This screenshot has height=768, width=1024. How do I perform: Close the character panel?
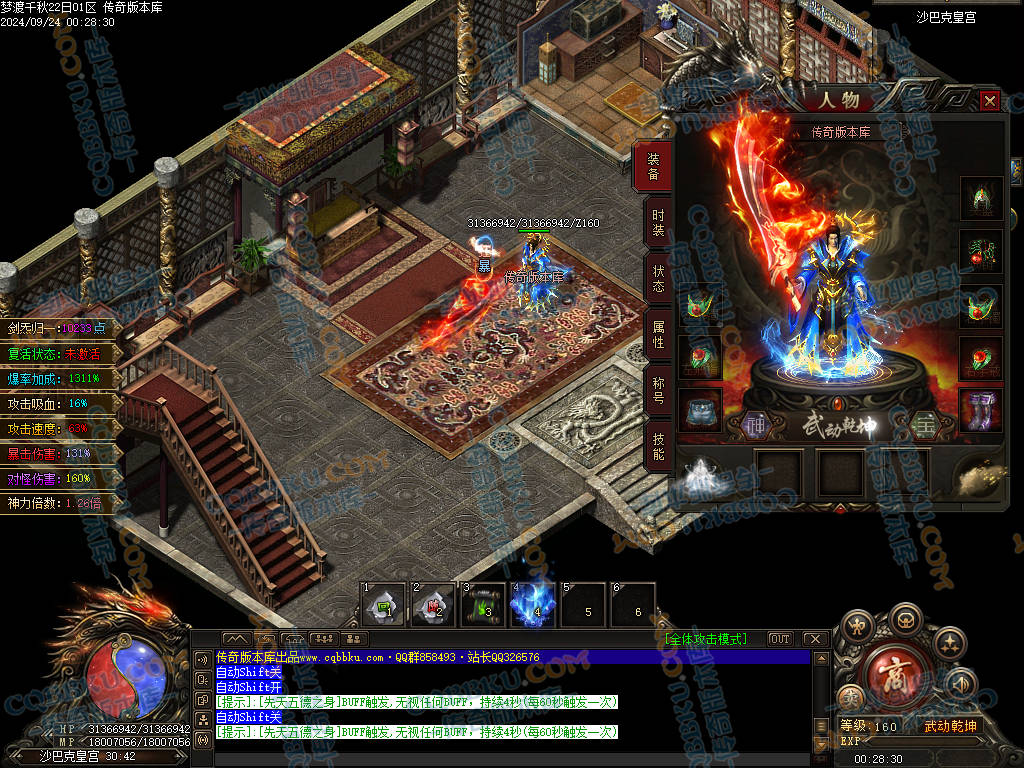pos(989,101)
